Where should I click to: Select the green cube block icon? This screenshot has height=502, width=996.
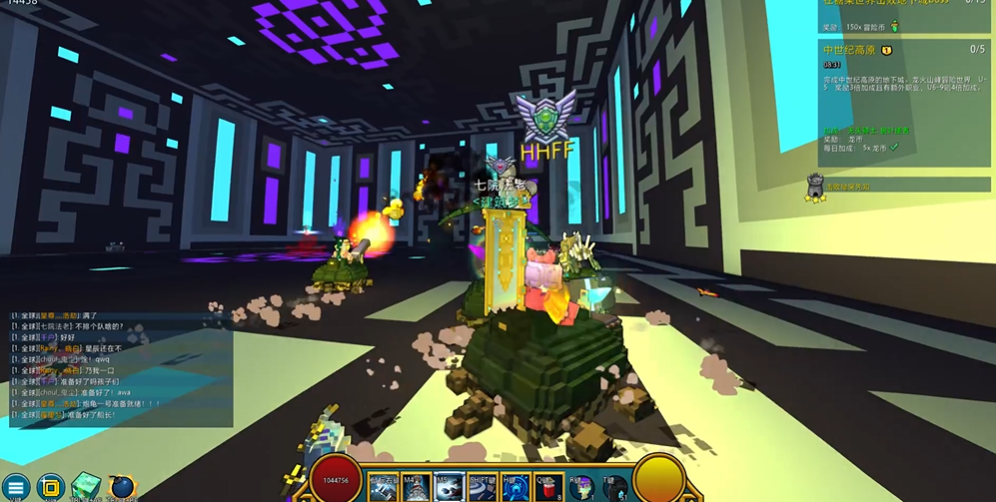tap(86, 487)
